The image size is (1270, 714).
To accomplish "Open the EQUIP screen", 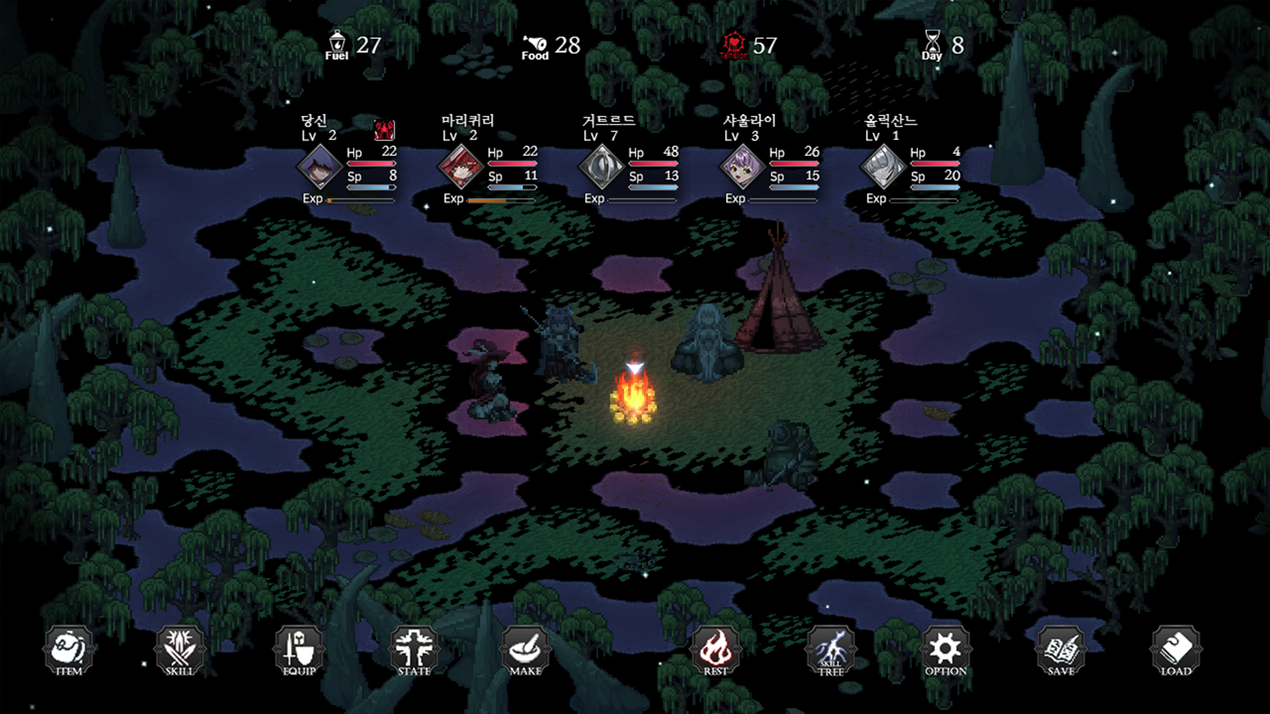I will (x=299, y=650).
